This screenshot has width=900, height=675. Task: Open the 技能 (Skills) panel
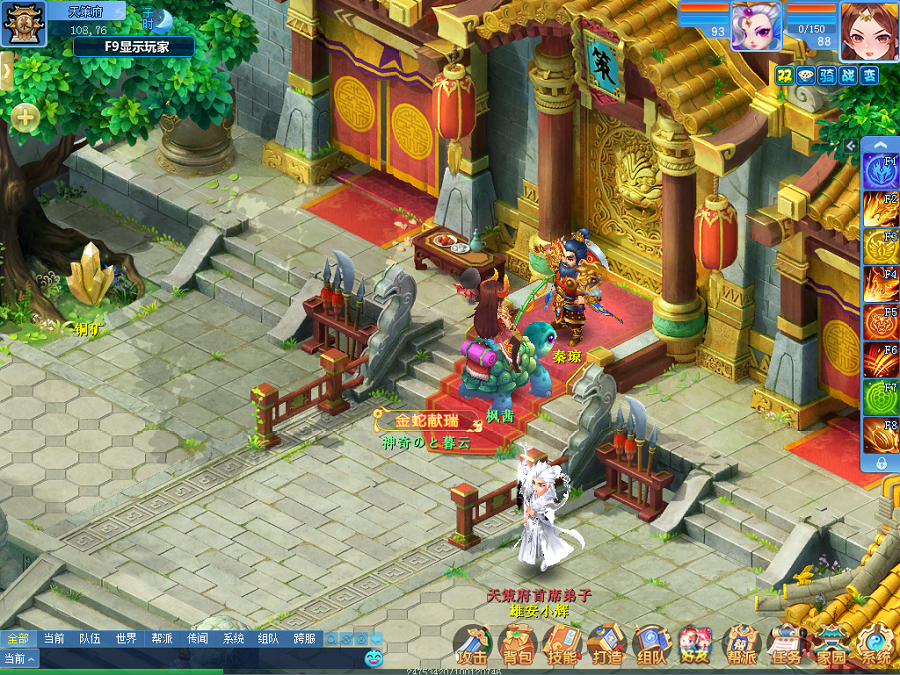(x=563, y=645)
